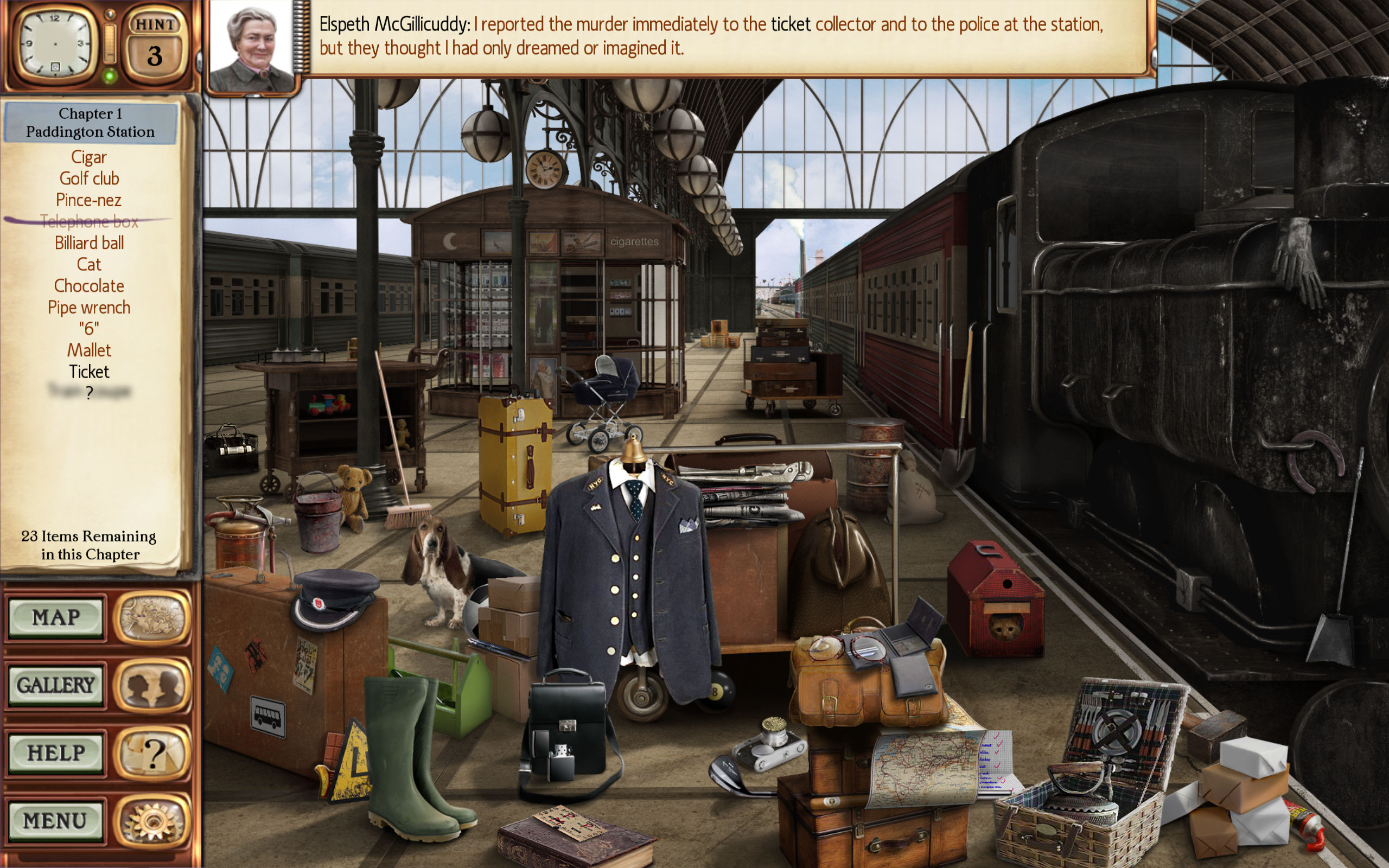Open the GALLERY screen
The image size is (1389, 868).
click(x=56, y=684)
